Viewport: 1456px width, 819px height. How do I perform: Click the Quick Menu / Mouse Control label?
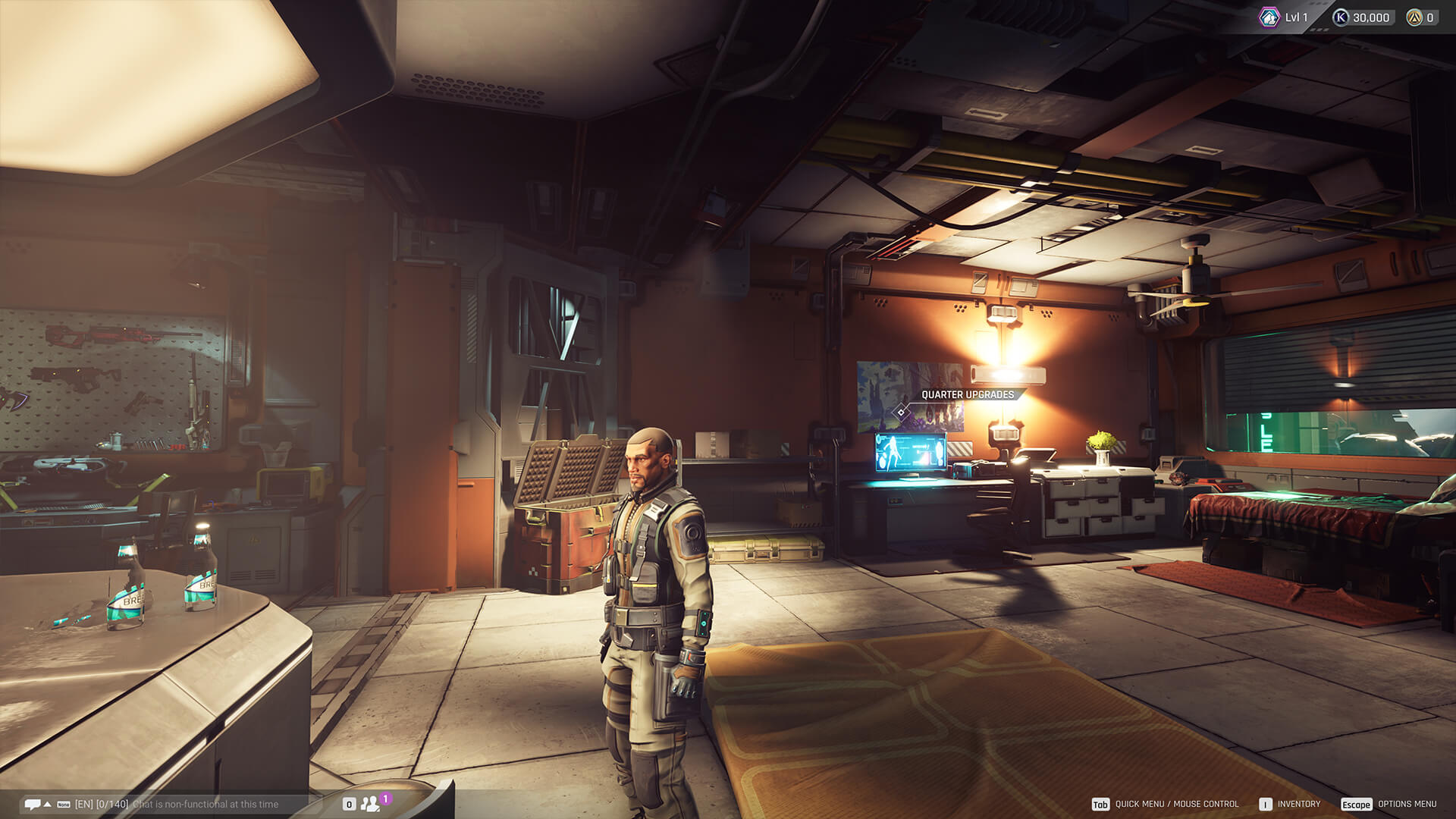pyautogui.click(x=1176, y=804)
